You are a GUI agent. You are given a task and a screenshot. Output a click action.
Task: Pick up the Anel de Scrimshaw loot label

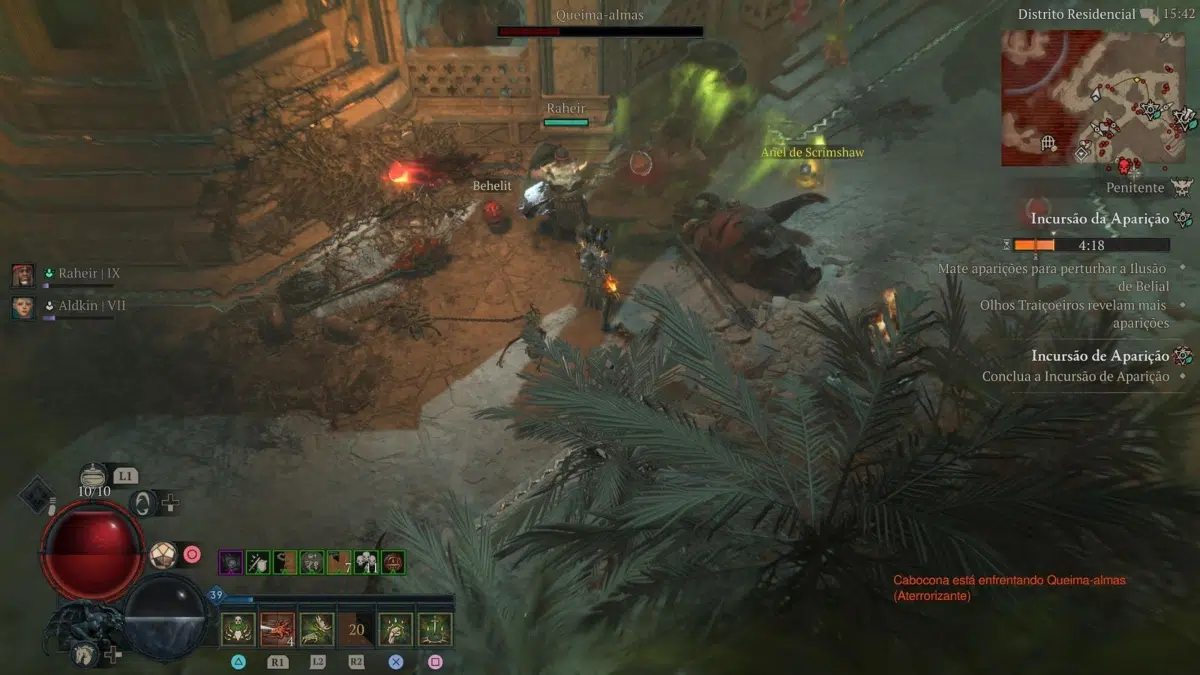click(x=812, y=153)
